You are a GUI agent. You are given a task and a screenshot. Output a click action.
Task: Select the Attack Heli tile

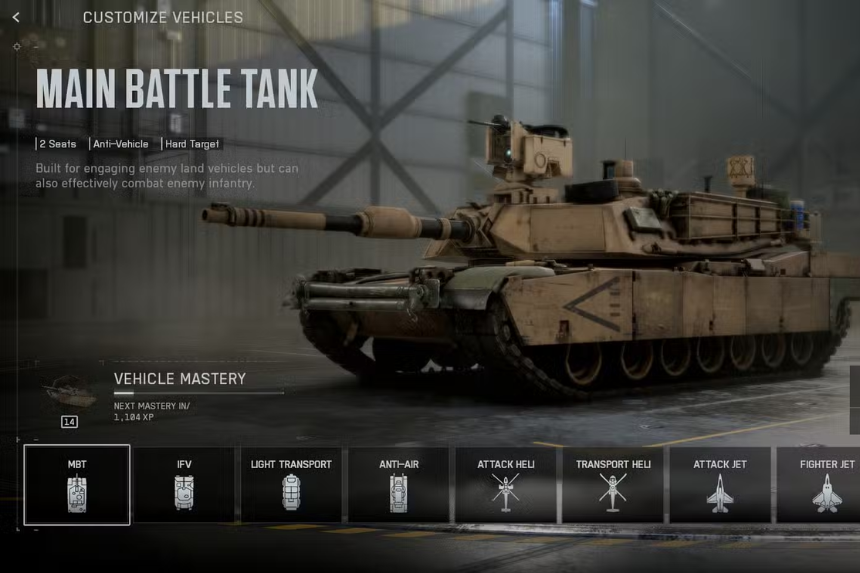[x=505, y=485]
